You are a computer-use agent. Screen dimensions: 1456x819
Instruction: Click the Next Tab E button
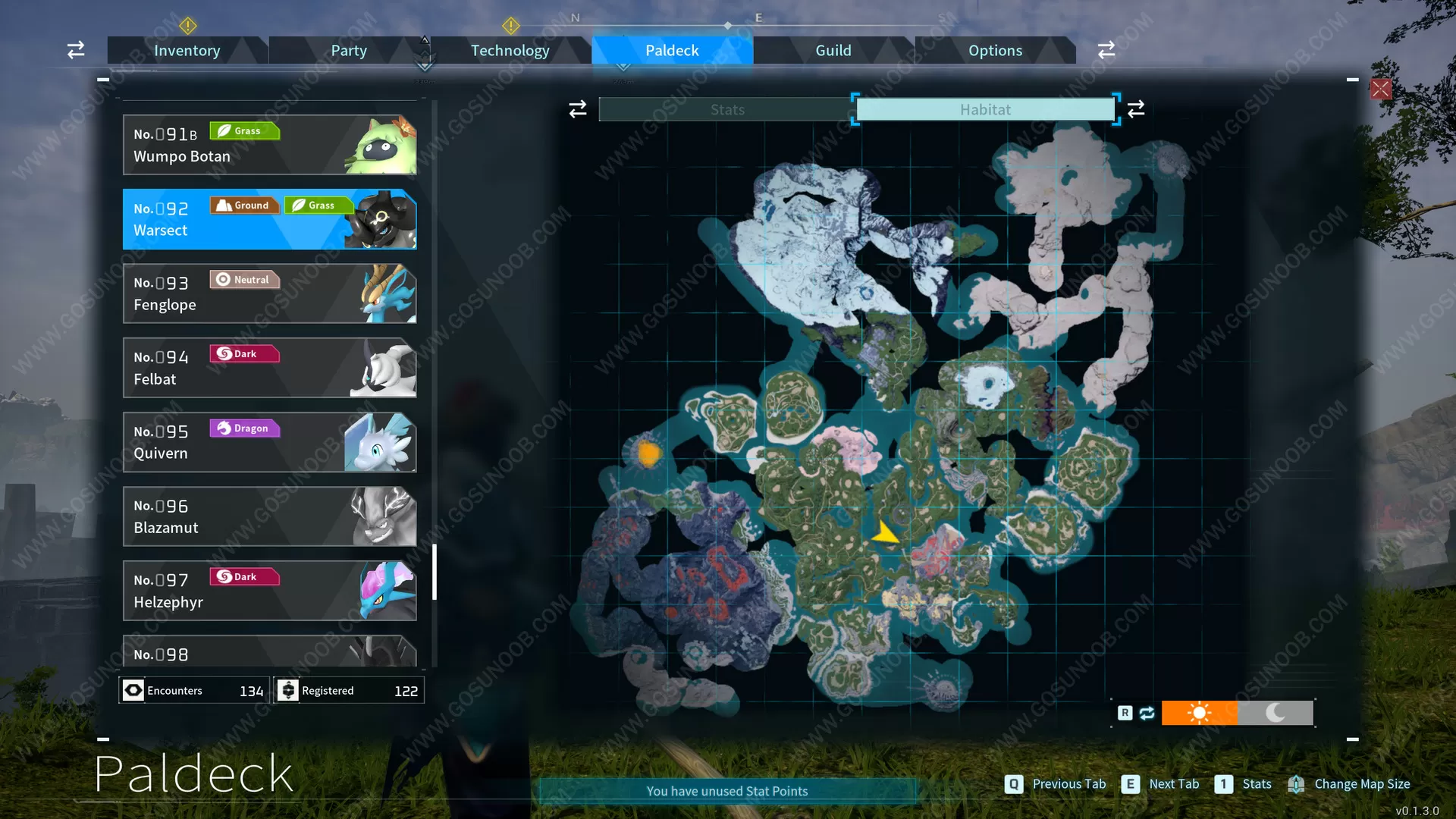coord(1131,784)
